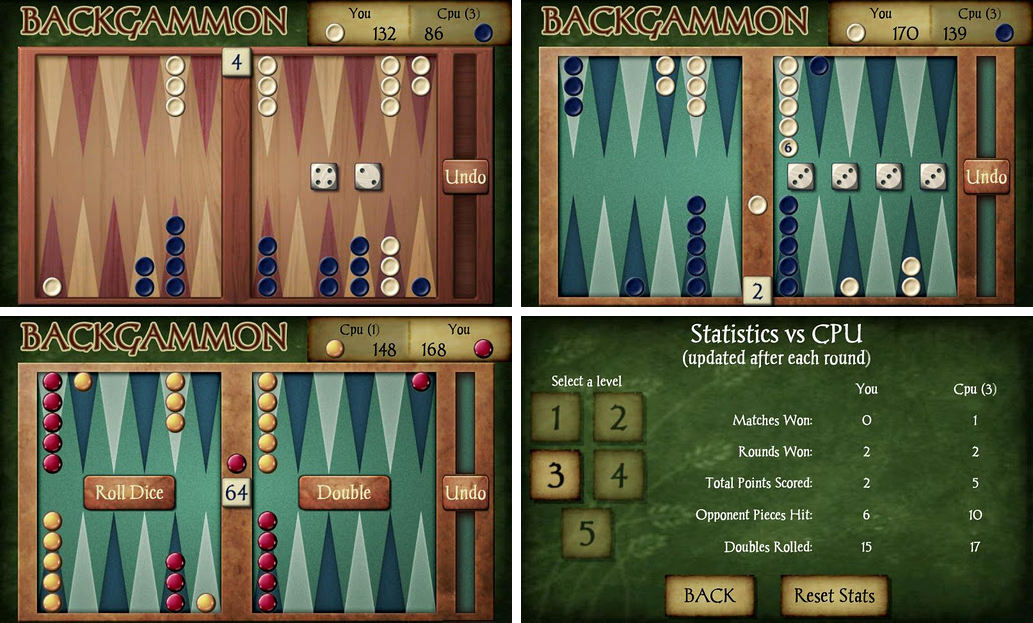Choose CPU level 2
This screenshot has height=623, width=1033.
pyautogui.click(x=618, y=418)
